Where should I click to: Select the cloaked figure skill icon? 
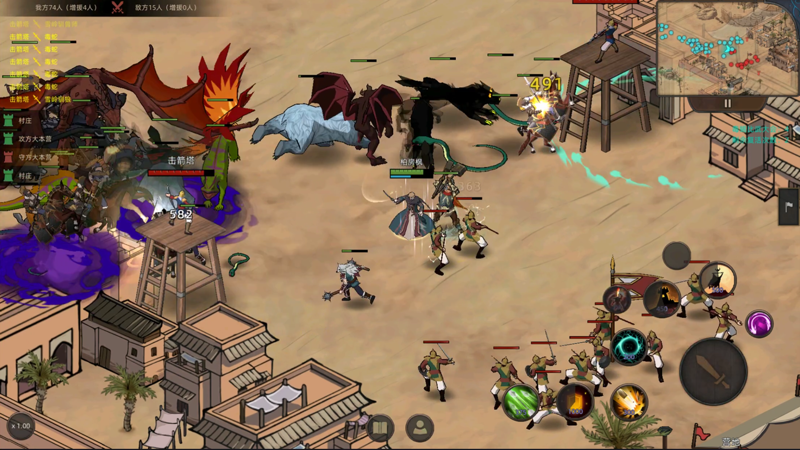[x=717, y=280]
